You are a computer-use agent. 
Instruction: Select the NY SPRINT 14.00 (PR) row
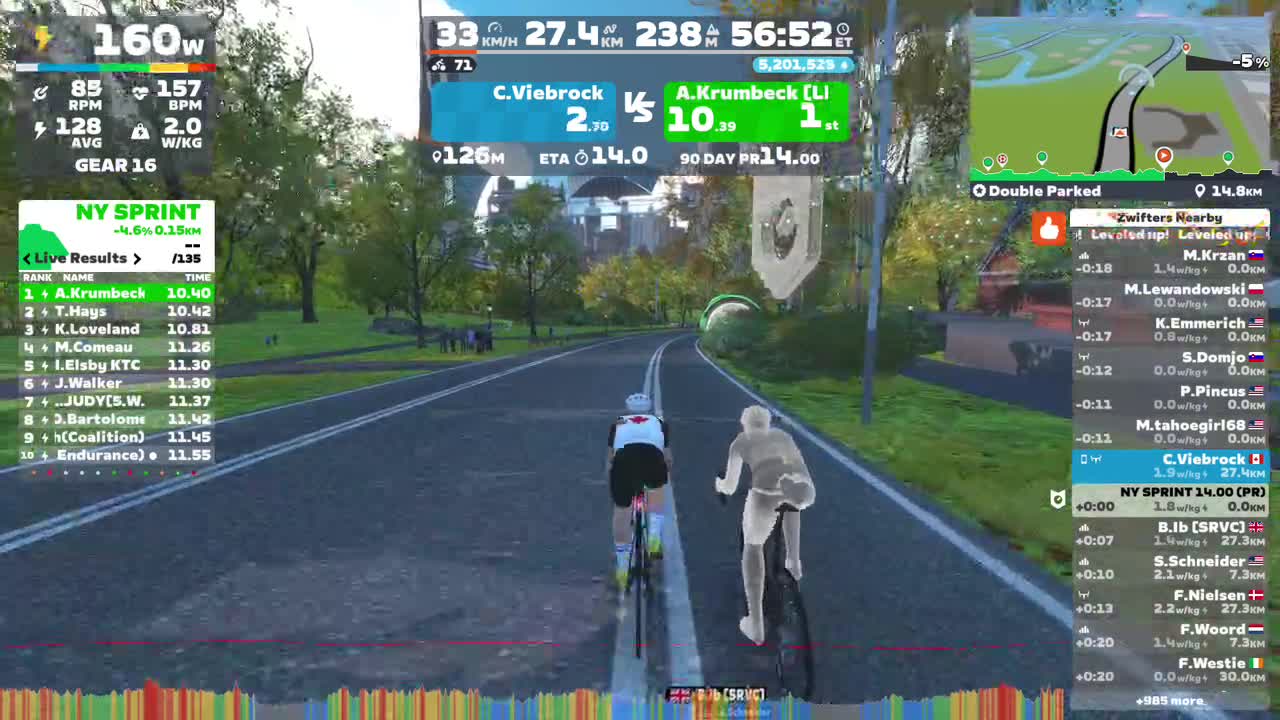1171,500
